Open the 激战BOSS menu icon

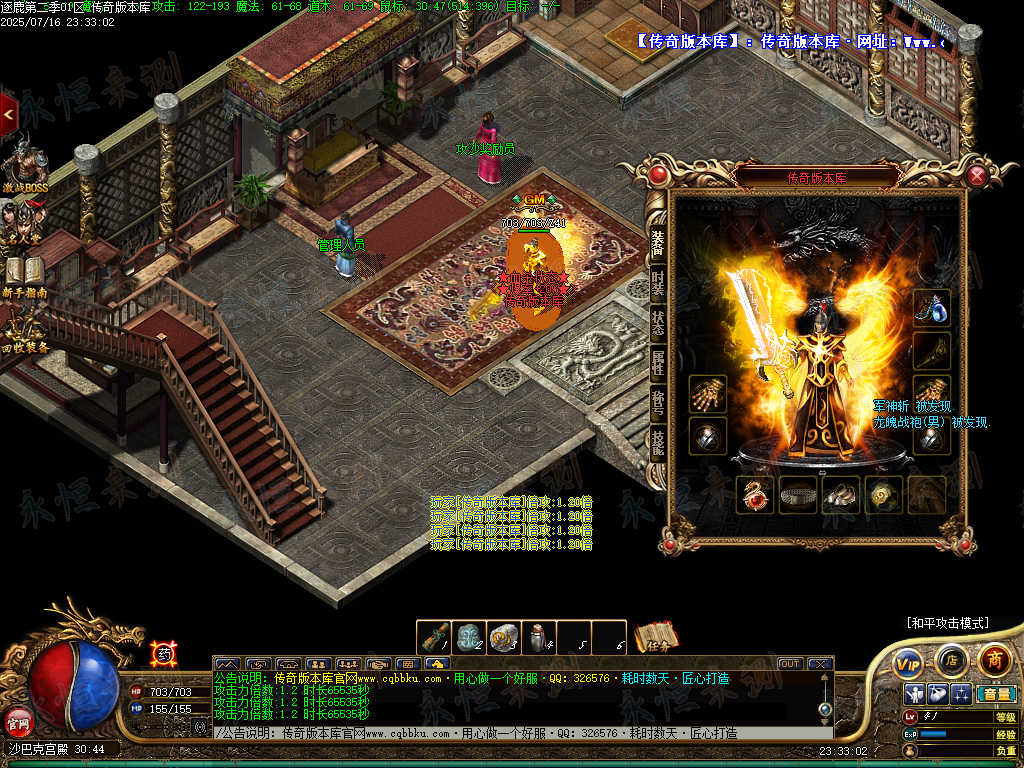[x=25, y=170]
